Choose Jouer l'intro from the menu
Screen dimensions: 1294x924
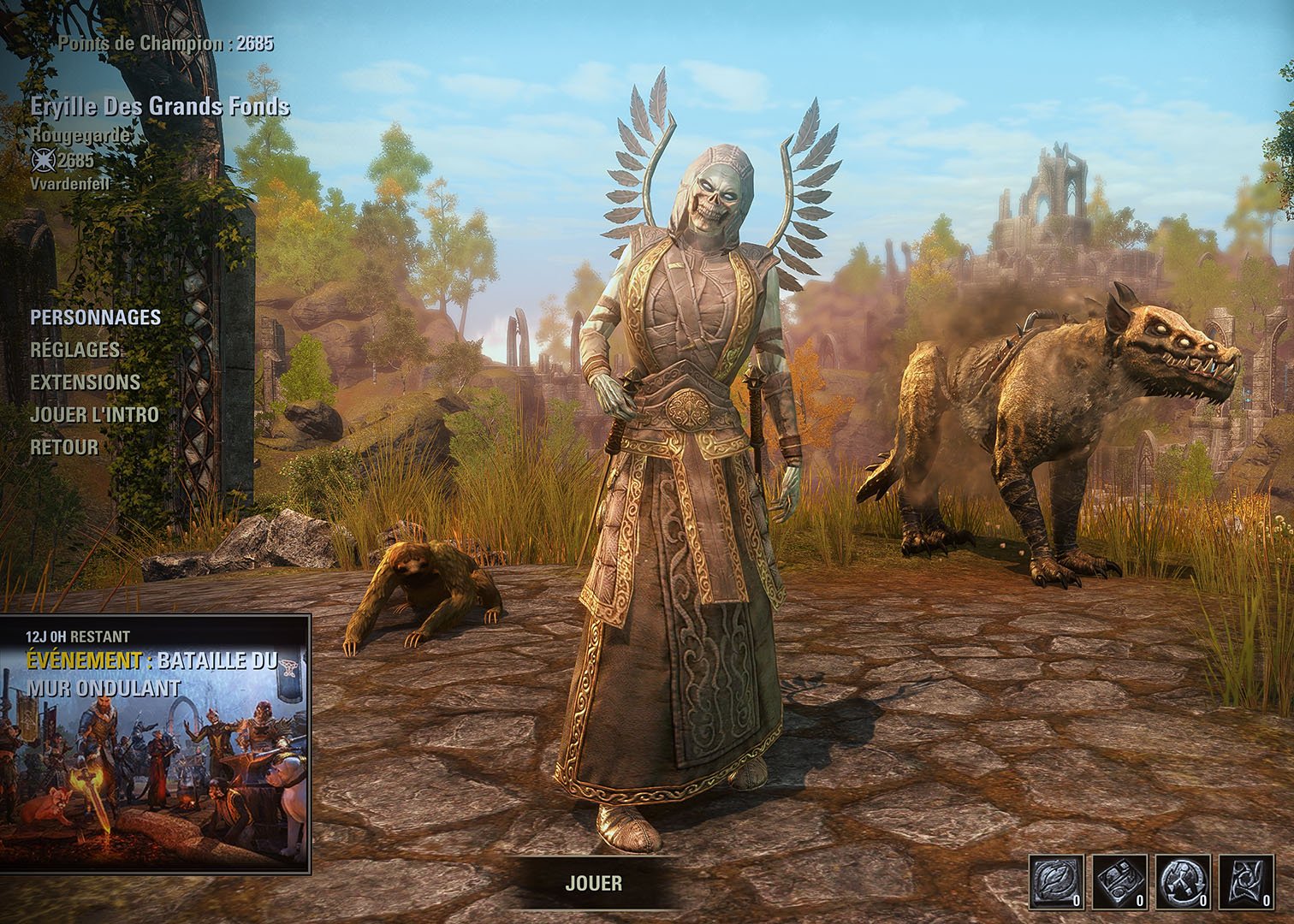(x=94, y=415)
